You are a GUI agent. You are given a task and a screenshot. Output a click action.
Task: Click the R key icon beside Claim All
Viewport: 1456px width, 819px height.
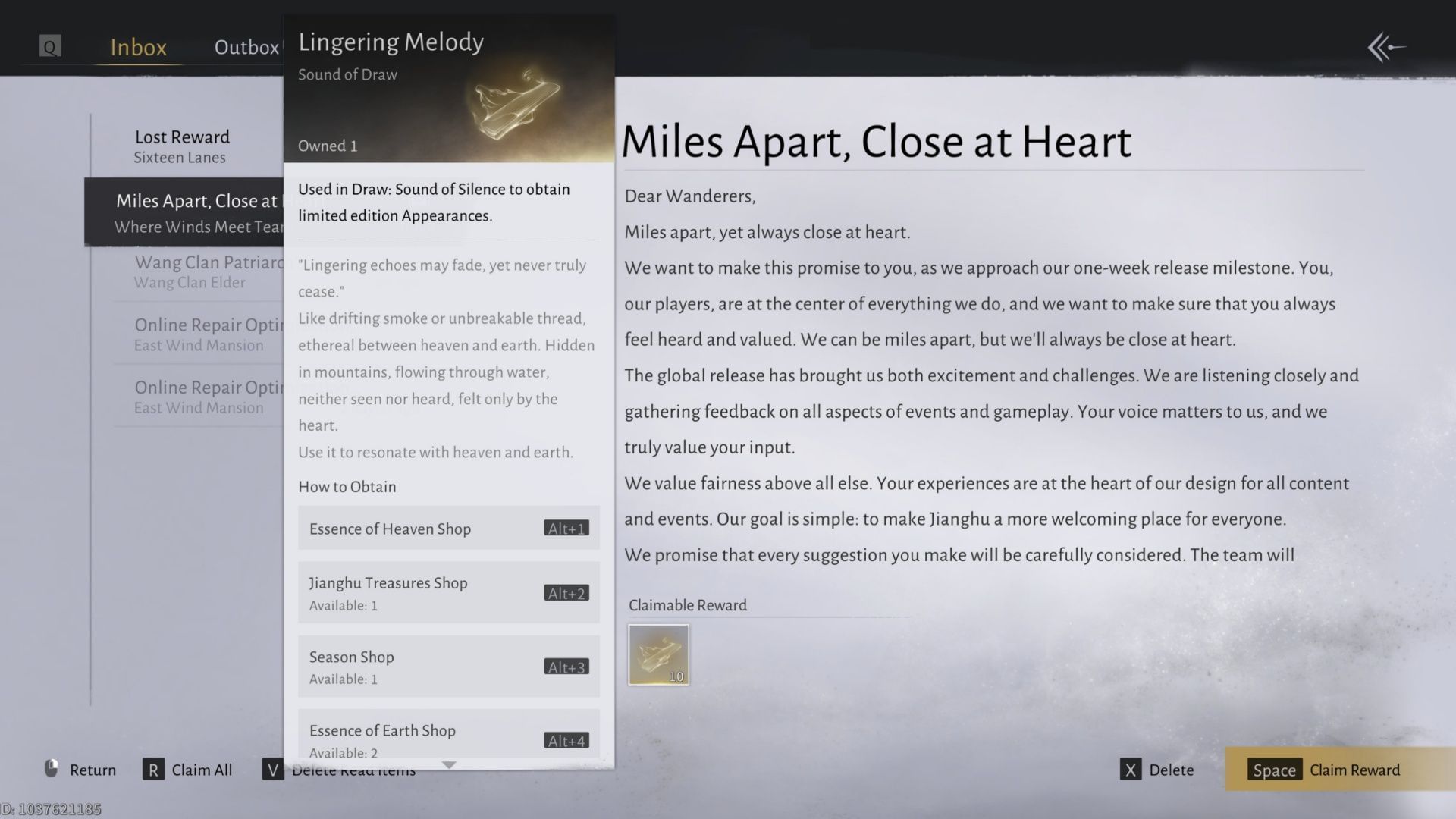(153, 769)
